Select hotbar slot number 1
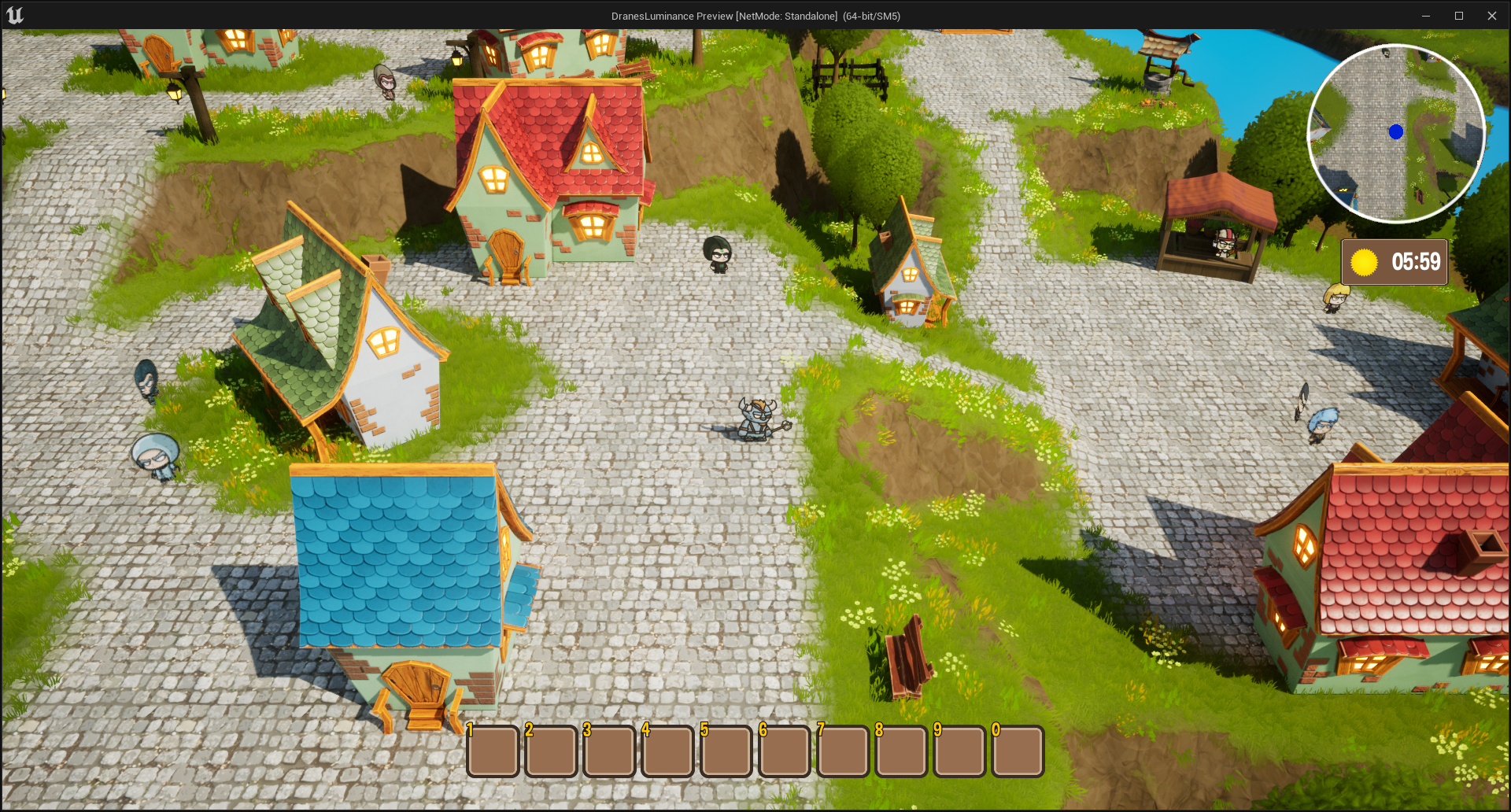This screenshot has height=812, width=1511. [x=493, y=751]
